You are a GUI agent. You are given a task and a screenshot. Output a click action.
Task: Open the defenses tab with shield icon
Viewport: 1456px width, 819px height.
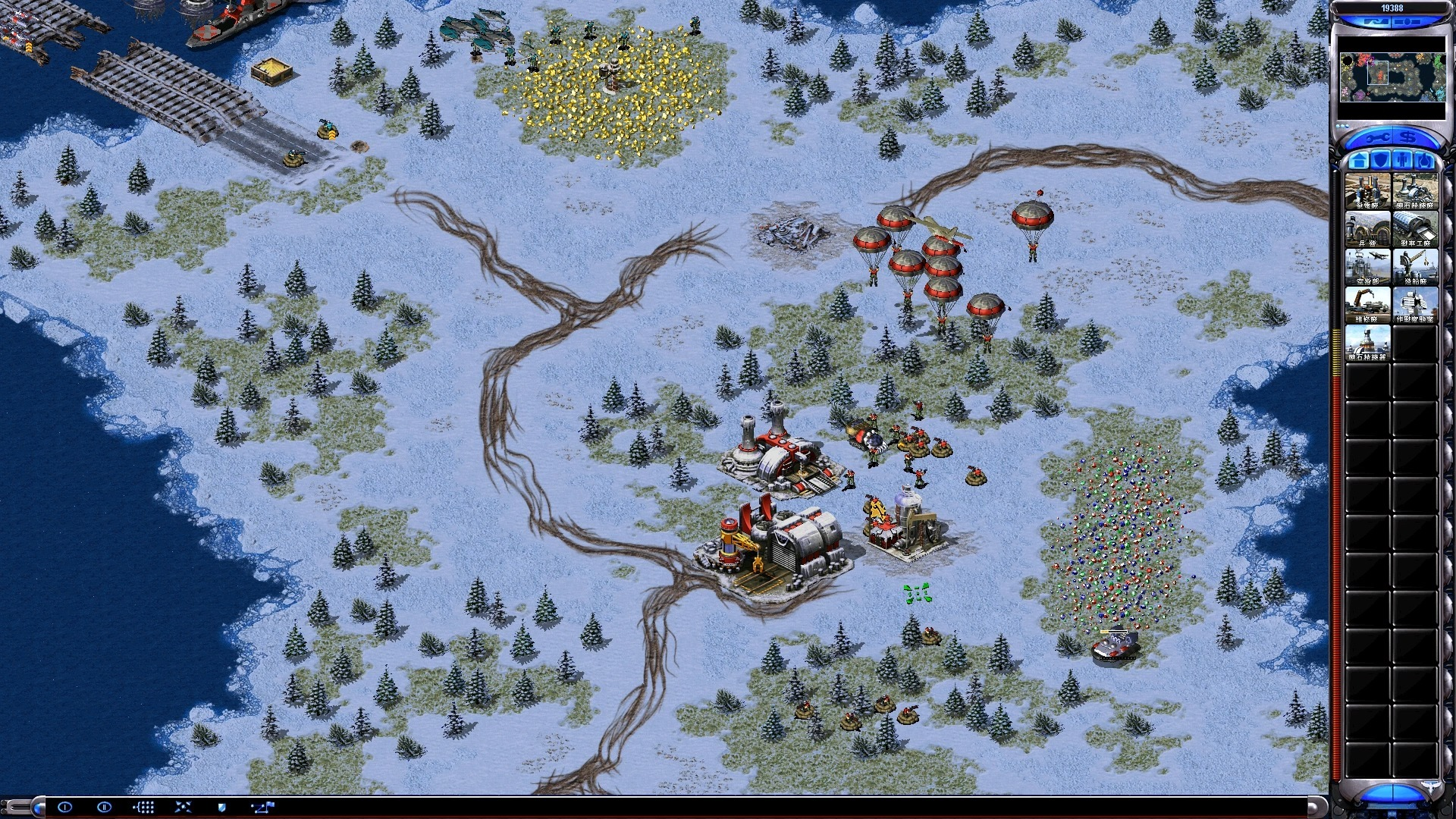point(1381,160)
